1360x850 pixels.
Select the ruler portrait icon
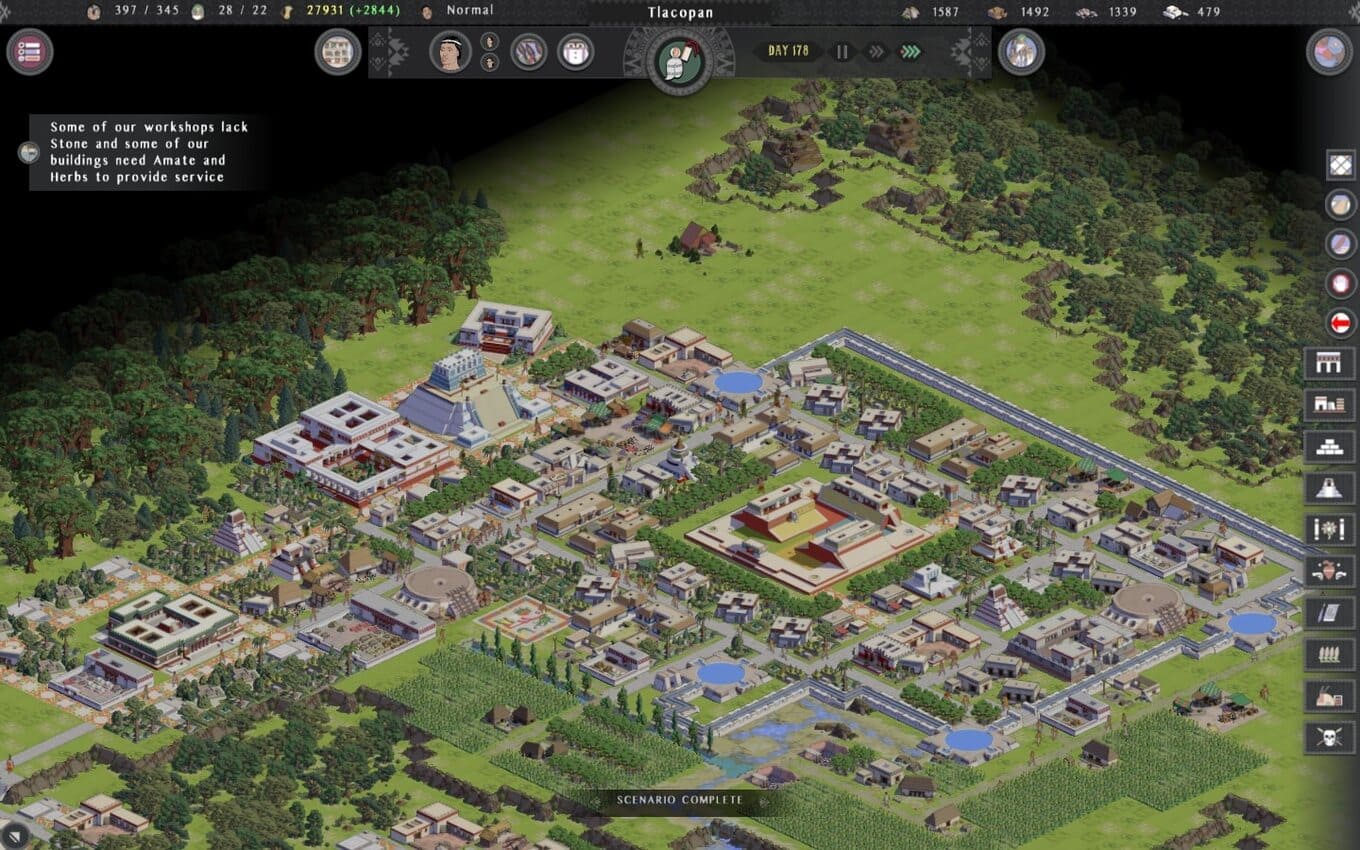click(x=450, y=51)
